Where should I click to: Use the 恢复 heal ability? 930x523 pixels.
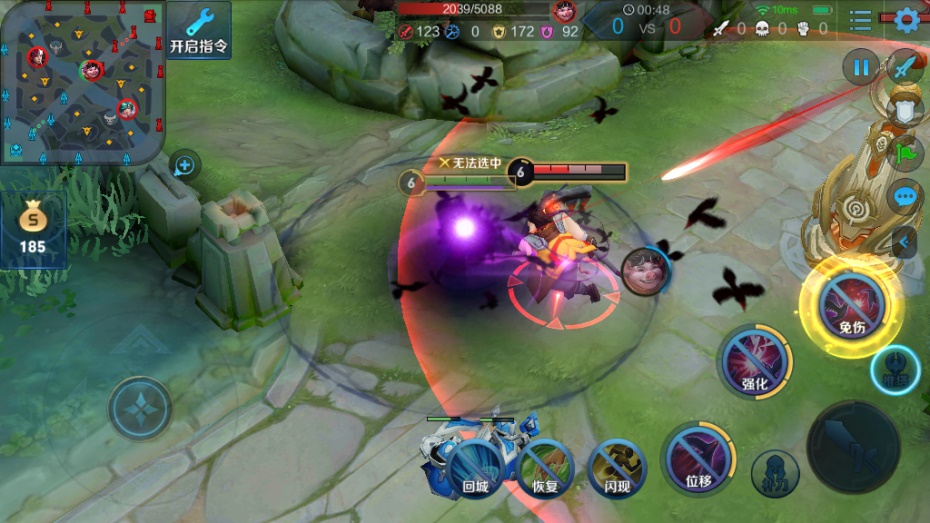[545, 468]
